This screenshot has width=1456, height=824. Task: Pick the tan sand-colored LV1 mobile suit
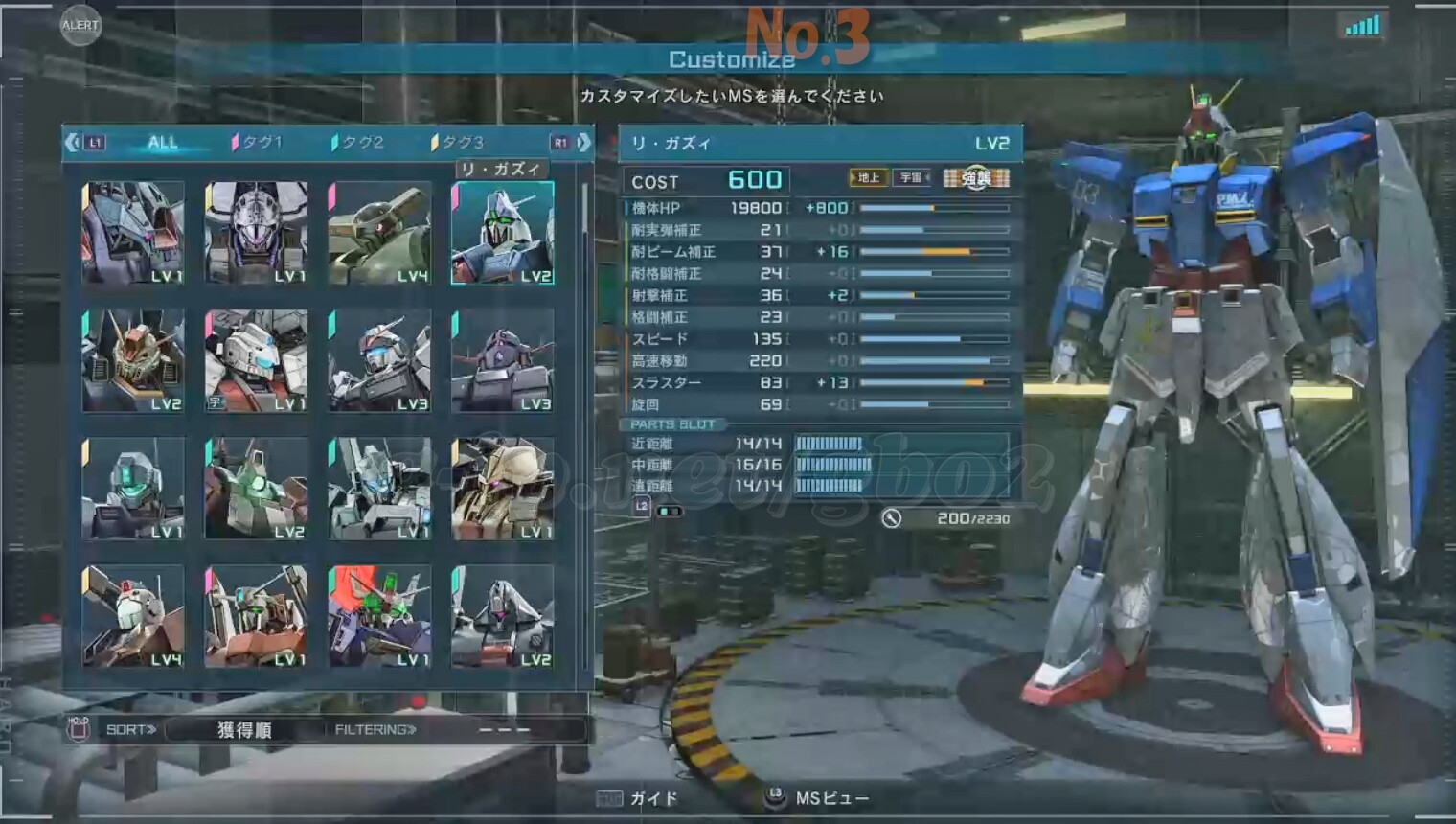coord(502,489)
